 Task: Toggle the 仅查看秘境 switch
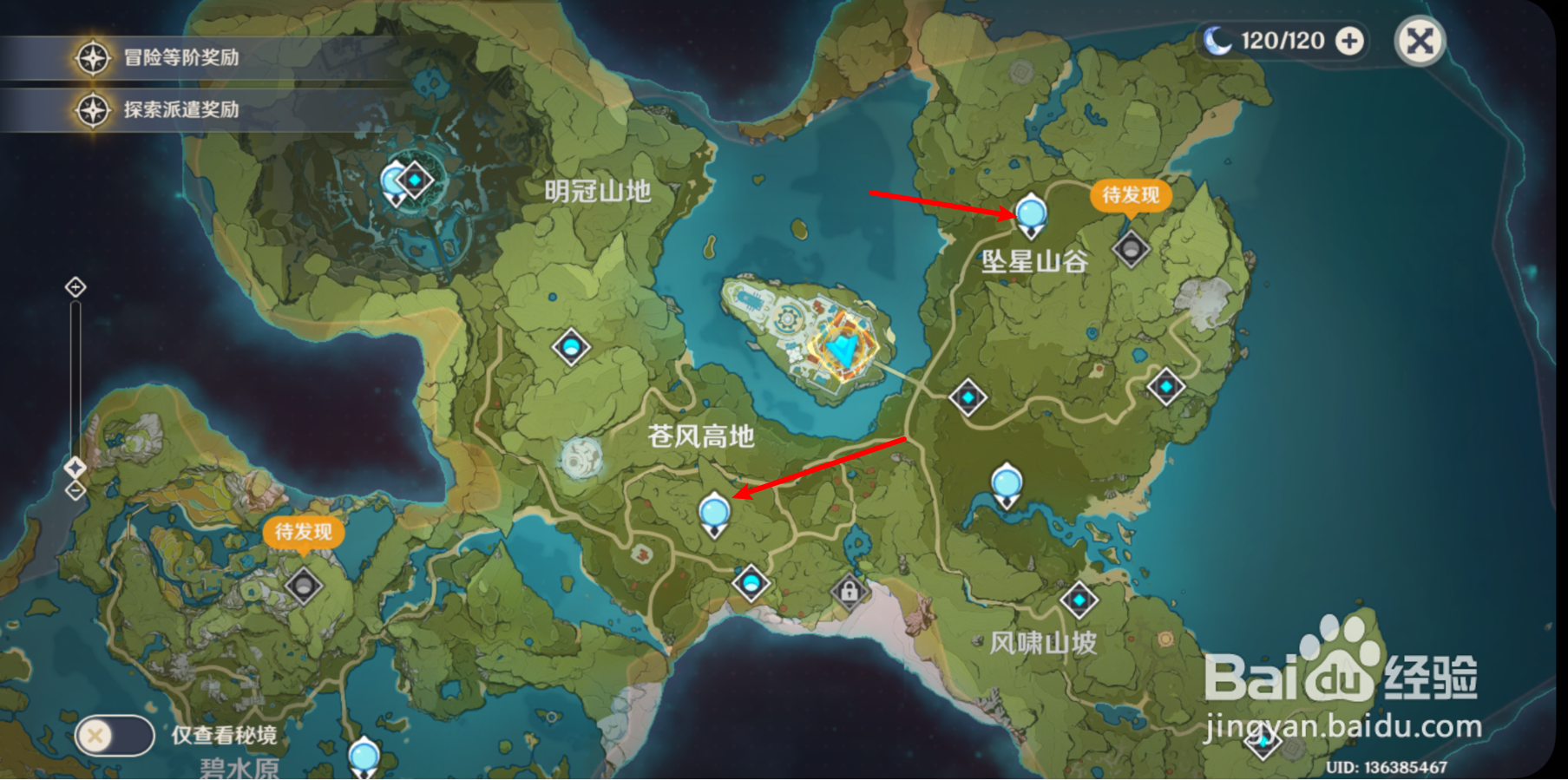pyautogui.click(x=115, y=735)
